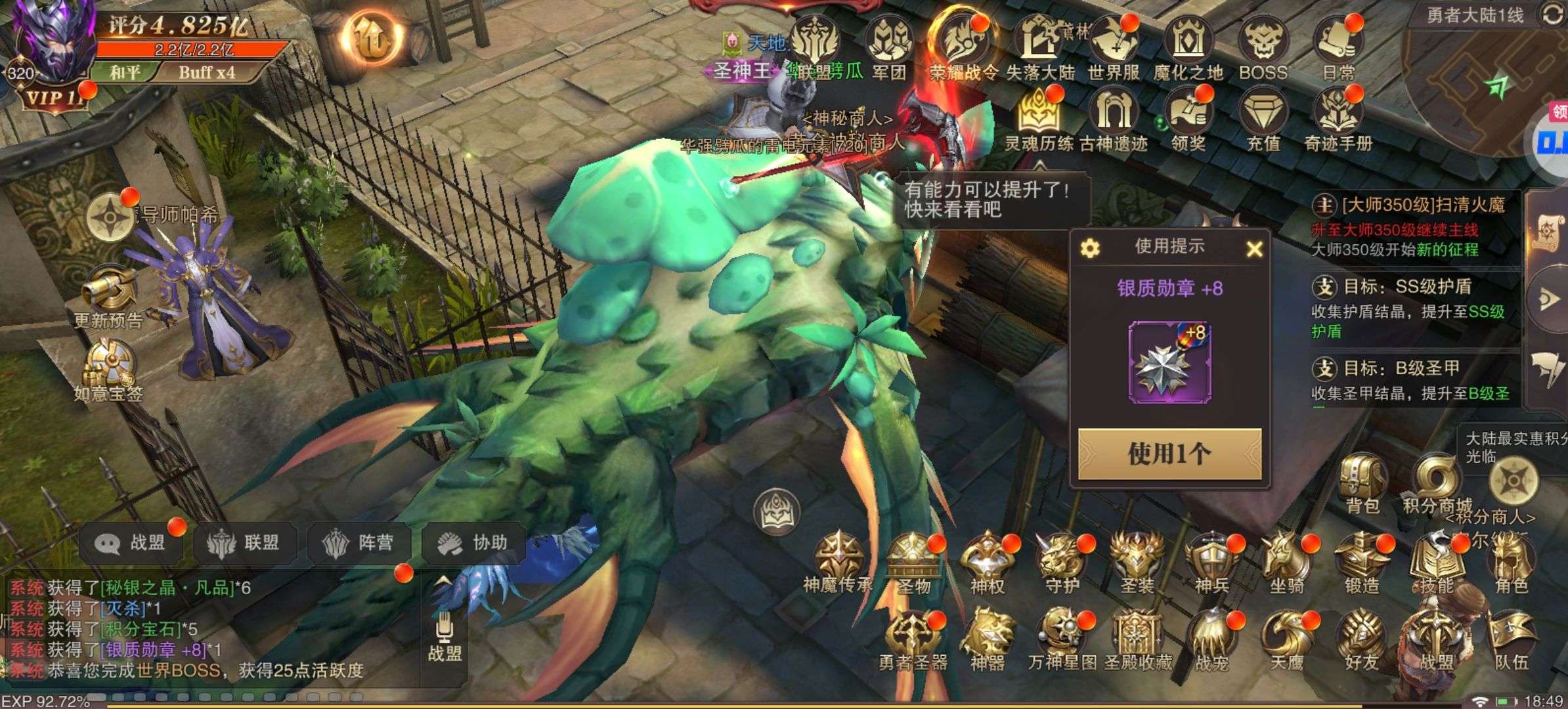Open the 荣耀战令 battle pass

click(x=963, y=49)
